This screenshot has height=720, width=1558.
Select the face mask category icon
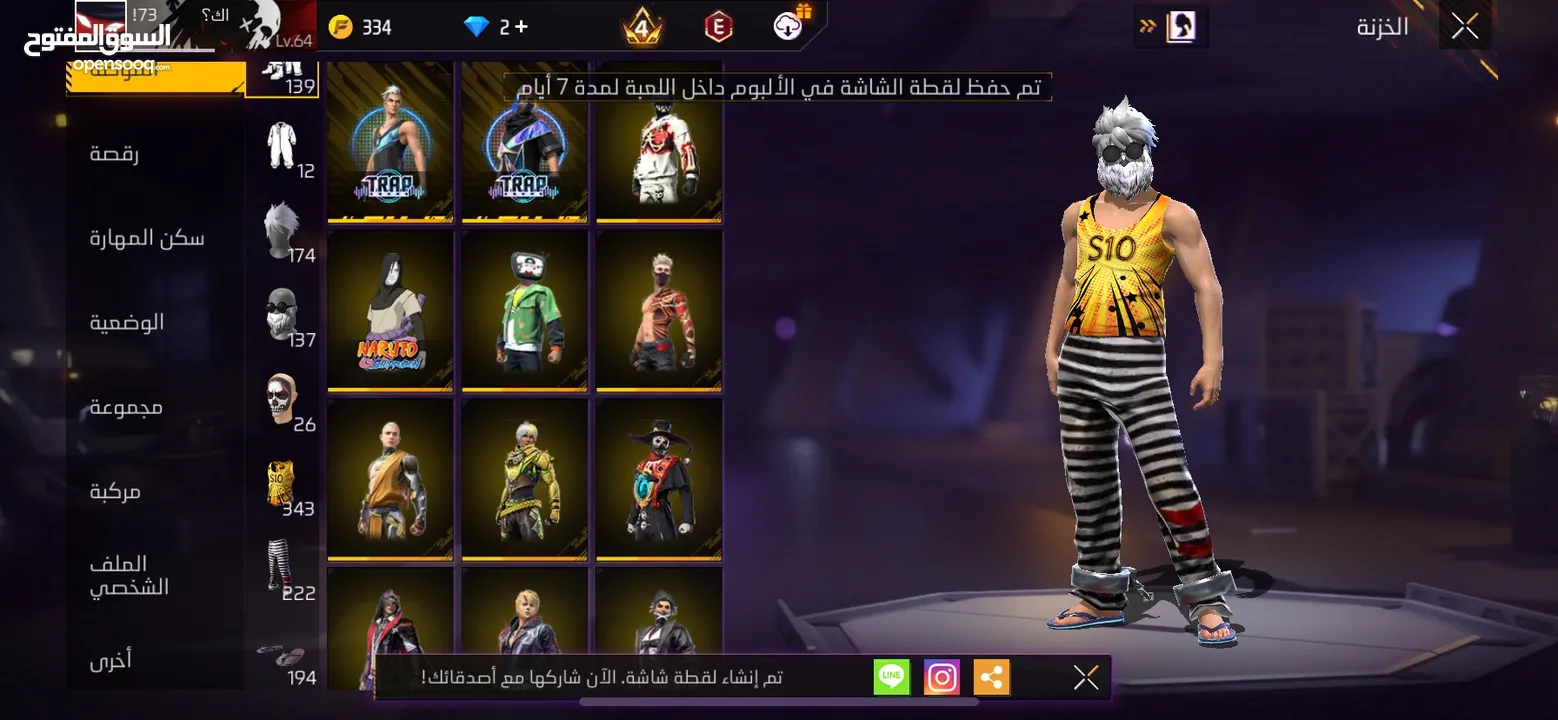pyautogui.click(x=282, y=310)
